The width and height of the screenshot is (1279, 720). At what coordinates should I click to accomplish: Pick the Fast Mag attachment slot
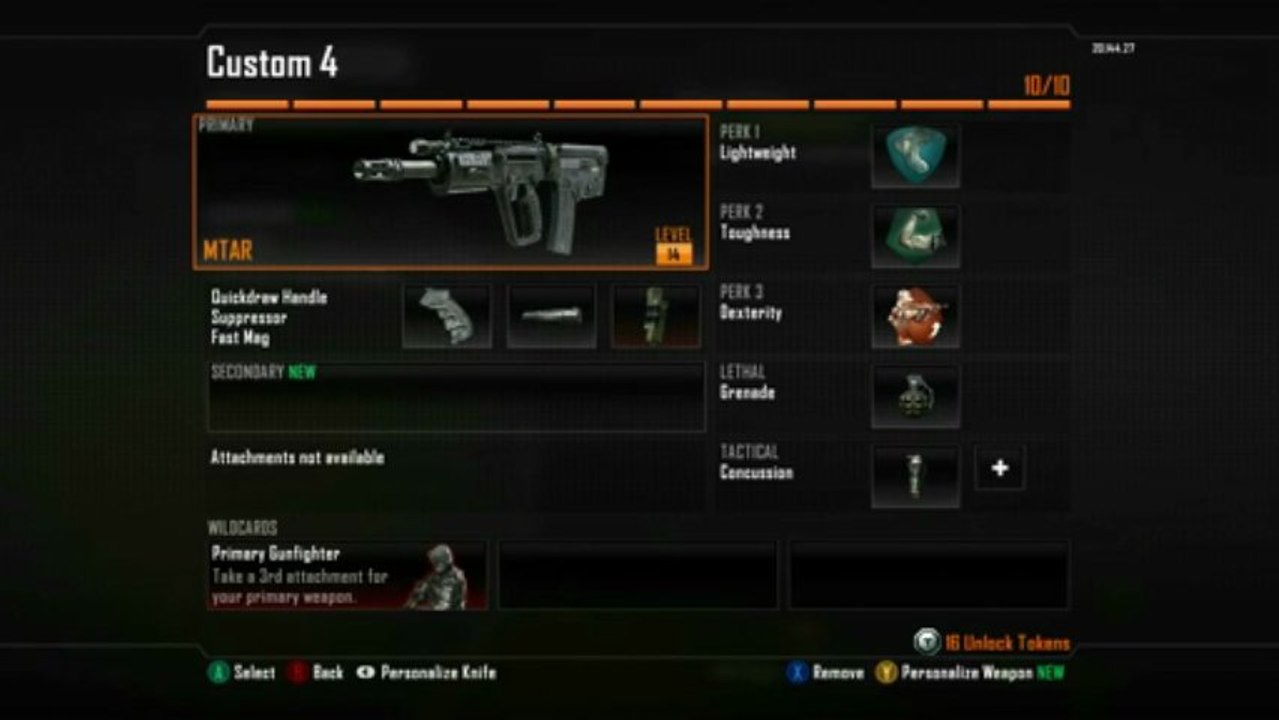(656, 316)
